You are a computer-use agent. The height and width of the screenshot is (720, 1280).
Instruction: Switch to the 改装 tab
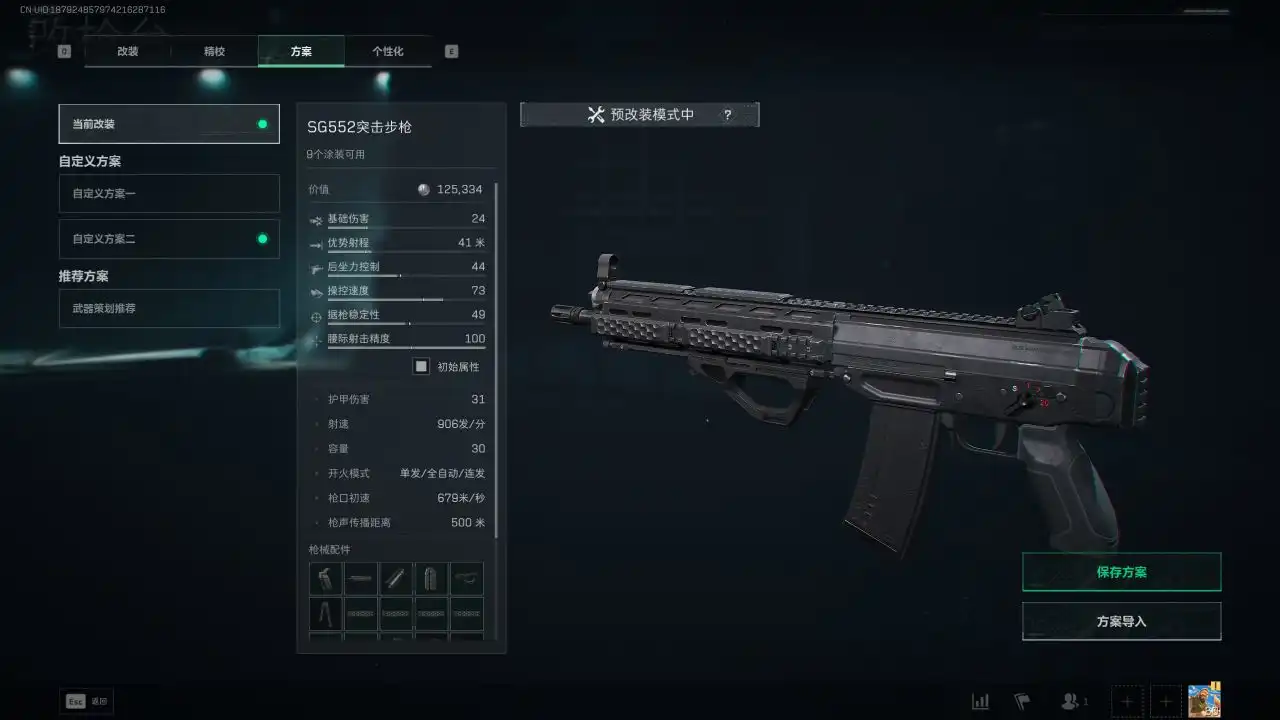click(126, 51)
